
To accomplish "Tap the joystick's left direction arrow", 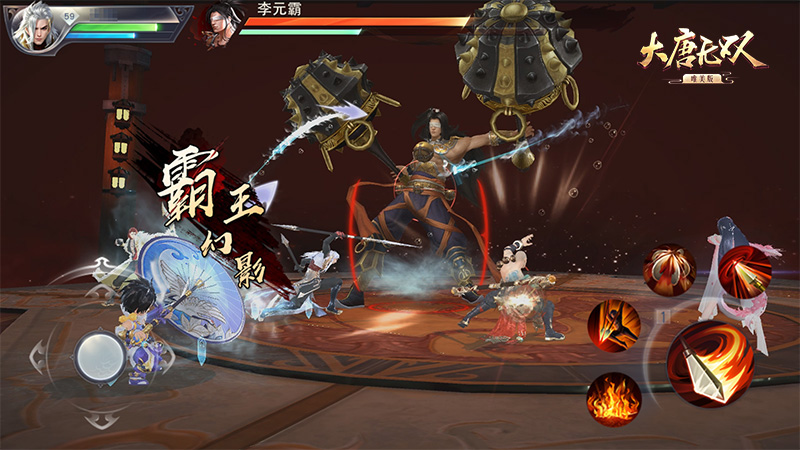I will [x=37, y=353].
